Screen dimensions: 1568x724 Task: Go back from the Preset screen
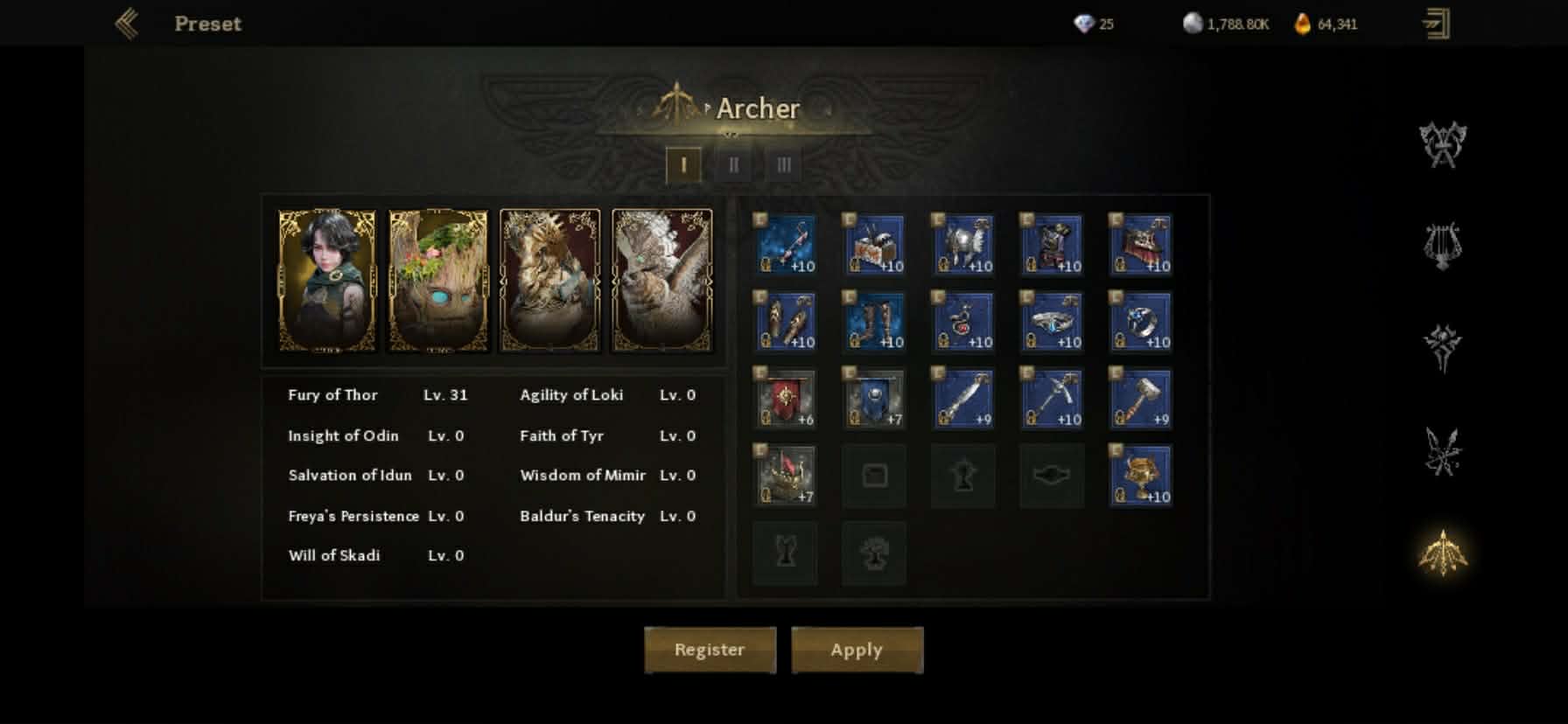(128, 24)
